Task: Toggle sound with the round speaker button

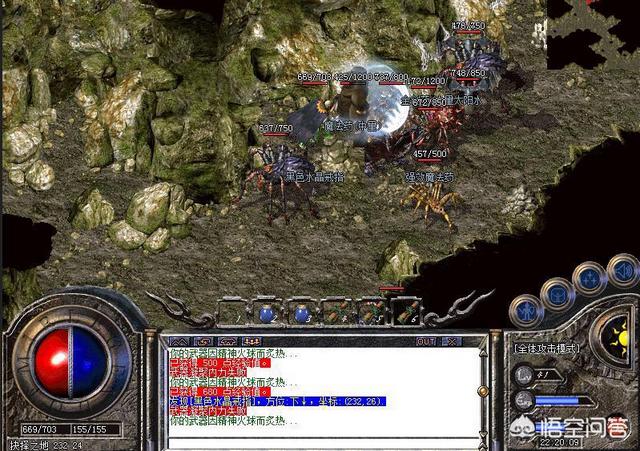Action: tap(622, 269)
